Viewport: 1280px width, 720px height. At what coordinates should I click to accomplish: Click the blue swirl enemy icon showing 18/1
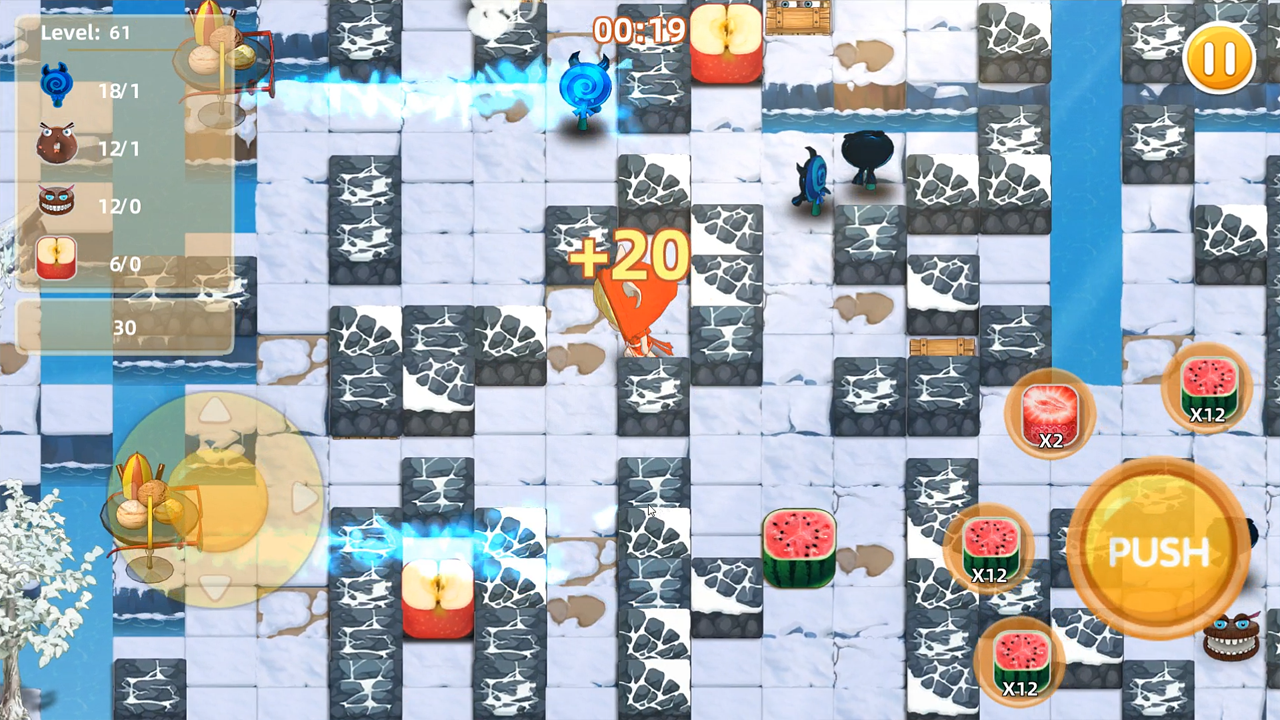(57, 85)
